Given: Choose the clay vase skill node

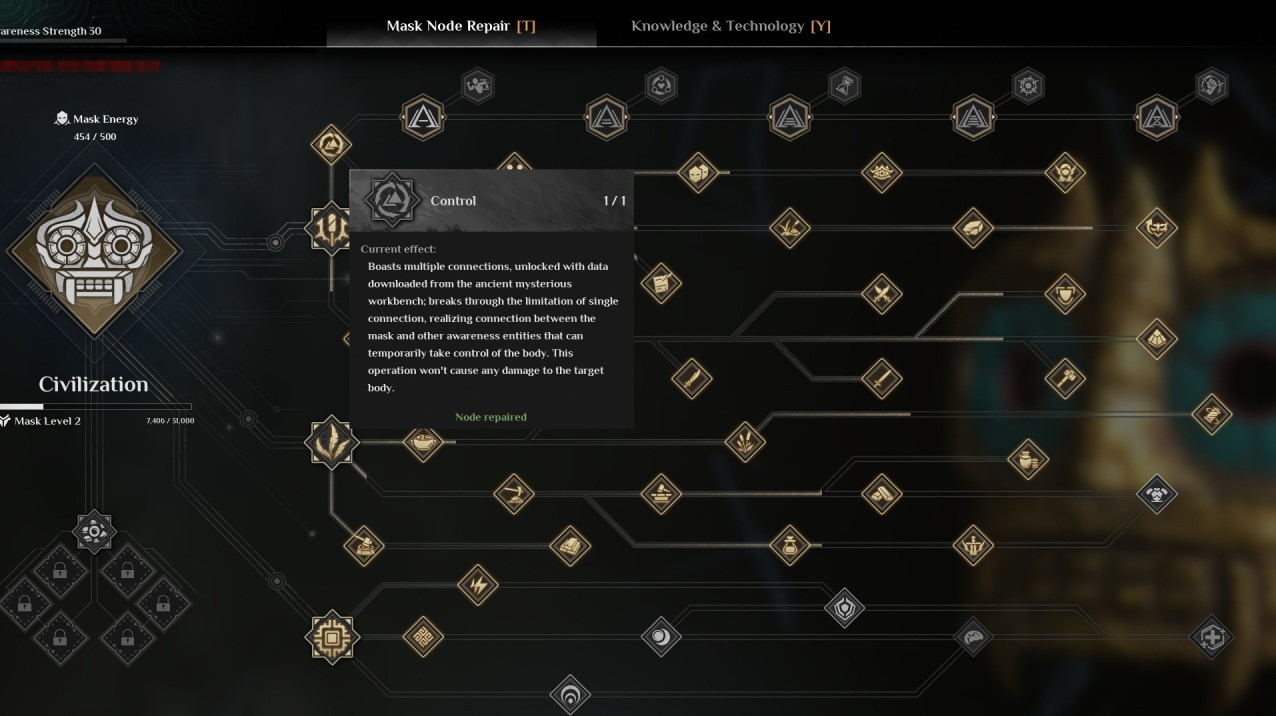Looking at the screenshot, I should point(1027,459).
